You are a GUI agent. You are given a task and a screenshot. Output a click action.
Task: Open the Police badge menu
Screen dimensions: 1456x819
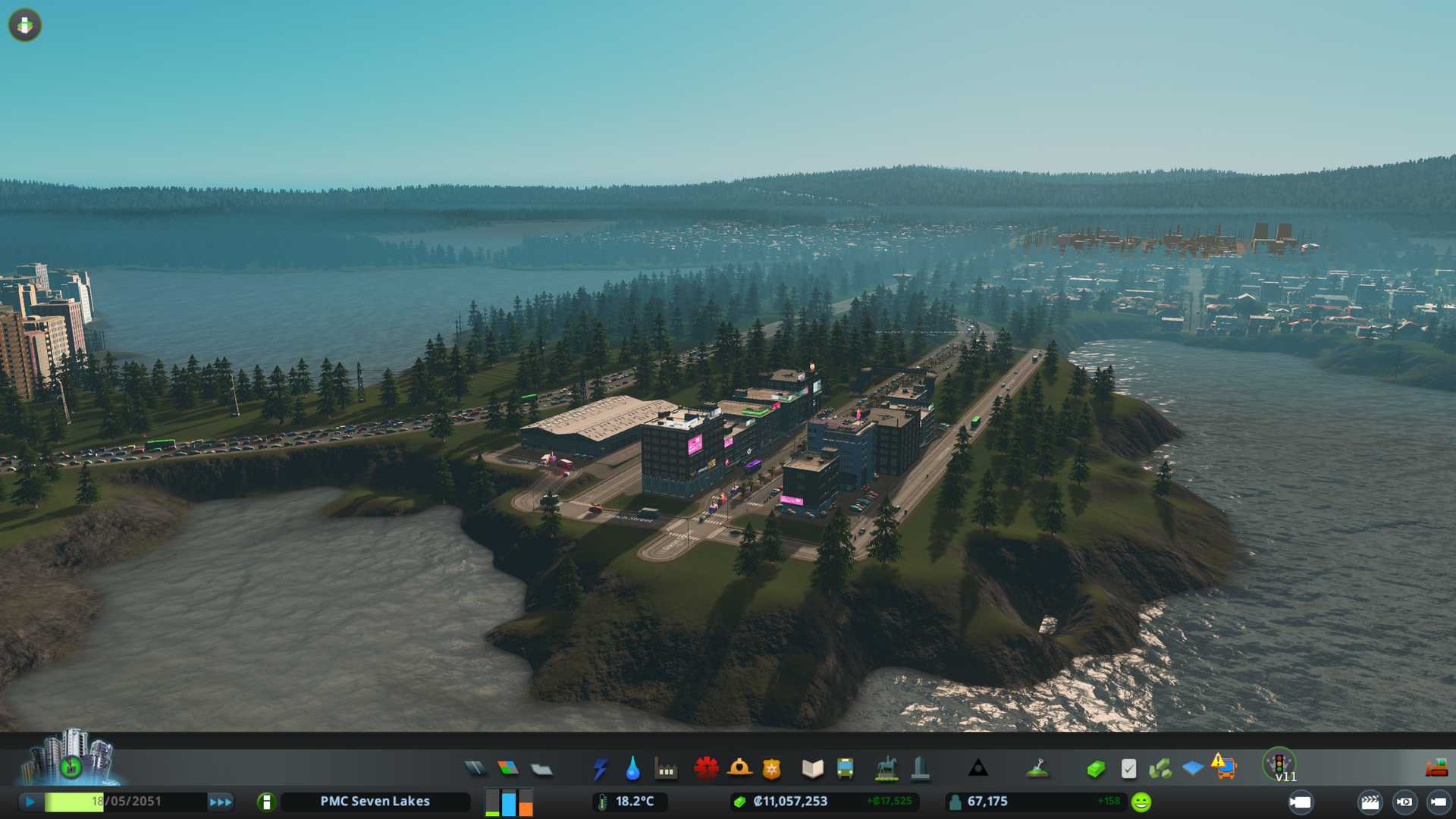772,769
